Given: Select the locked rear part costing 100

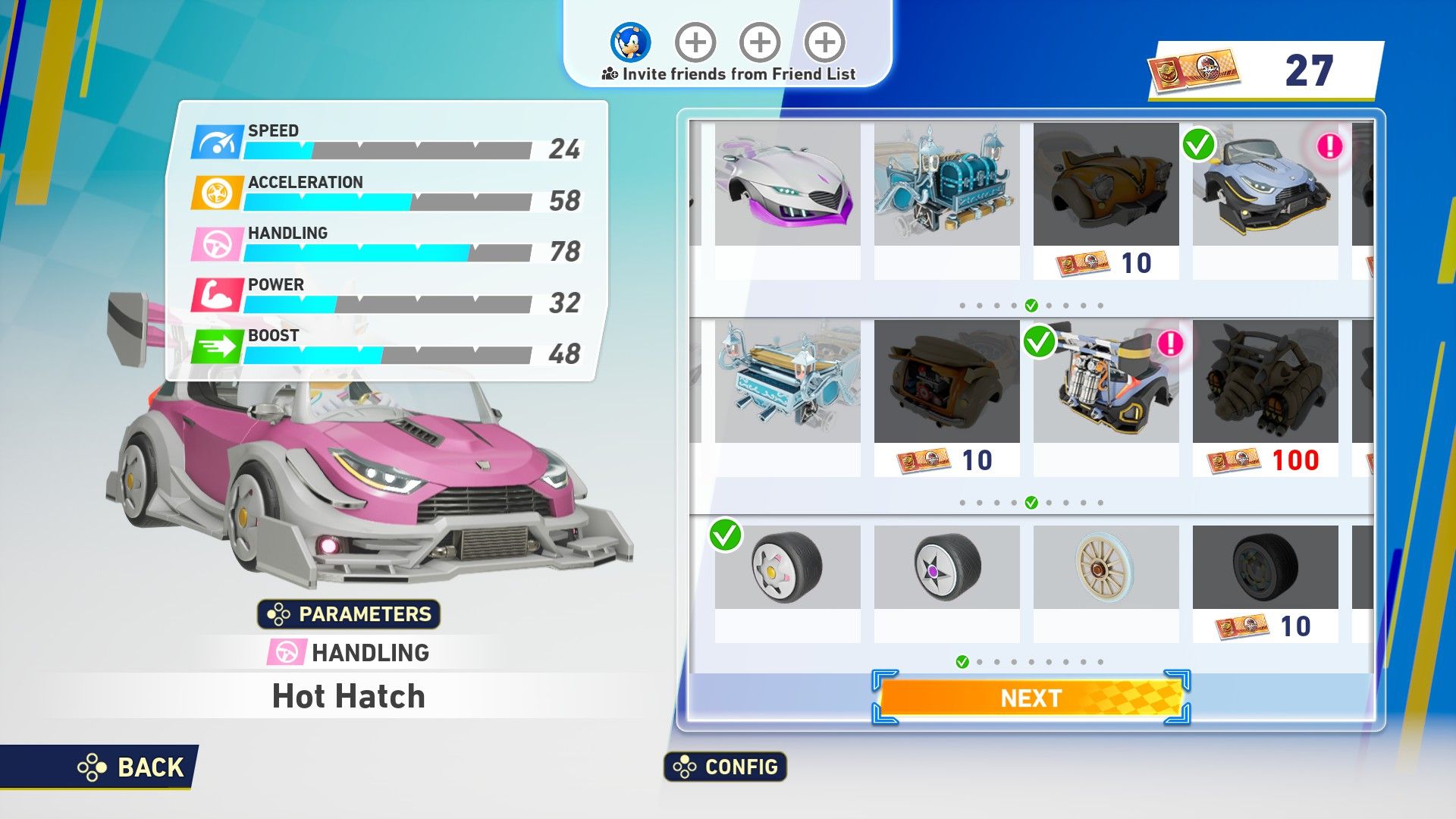Looking at the screenshot, I should tap(1265, 397).
